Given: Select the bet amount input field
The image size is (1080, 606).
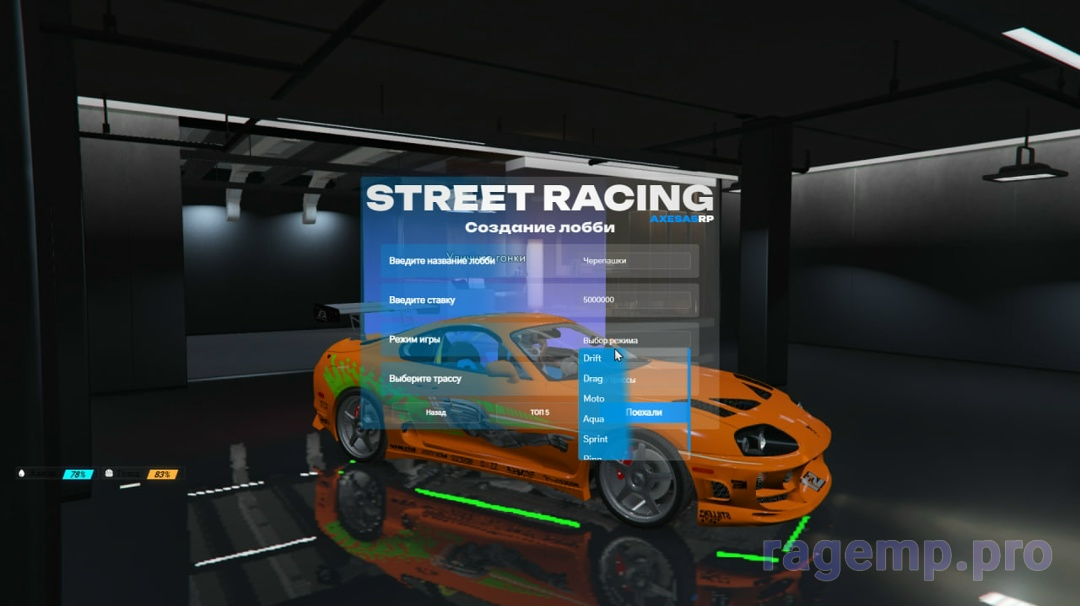Looking at the screenshot, I should coord(634,300).
